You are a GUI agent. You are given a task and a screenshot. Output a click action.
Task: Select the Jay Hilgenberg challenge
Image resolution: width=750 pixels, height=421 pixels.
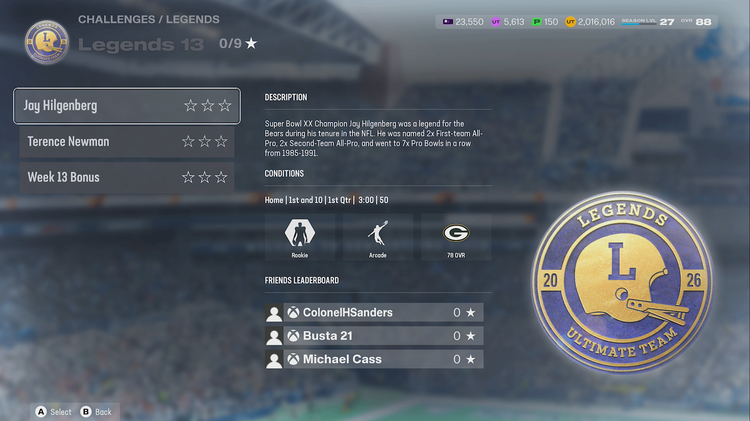126,105
